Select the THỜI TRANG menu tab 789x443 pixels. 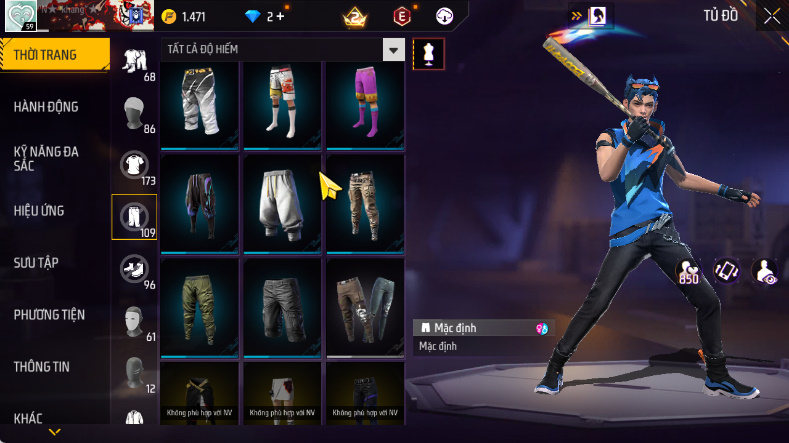(x=46, y=55)
